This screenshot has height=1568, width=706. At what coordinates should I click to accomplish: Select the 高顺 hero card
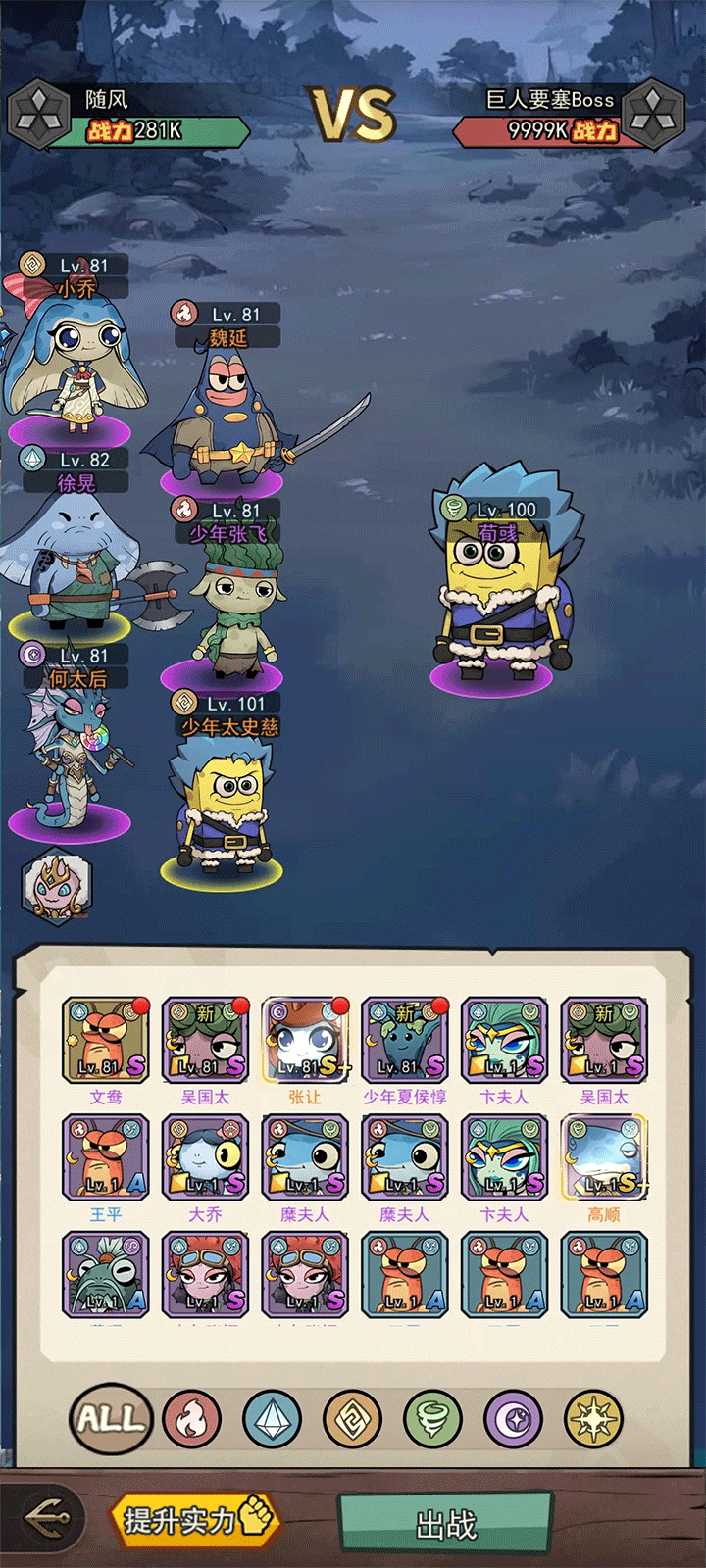[603, 1158]
